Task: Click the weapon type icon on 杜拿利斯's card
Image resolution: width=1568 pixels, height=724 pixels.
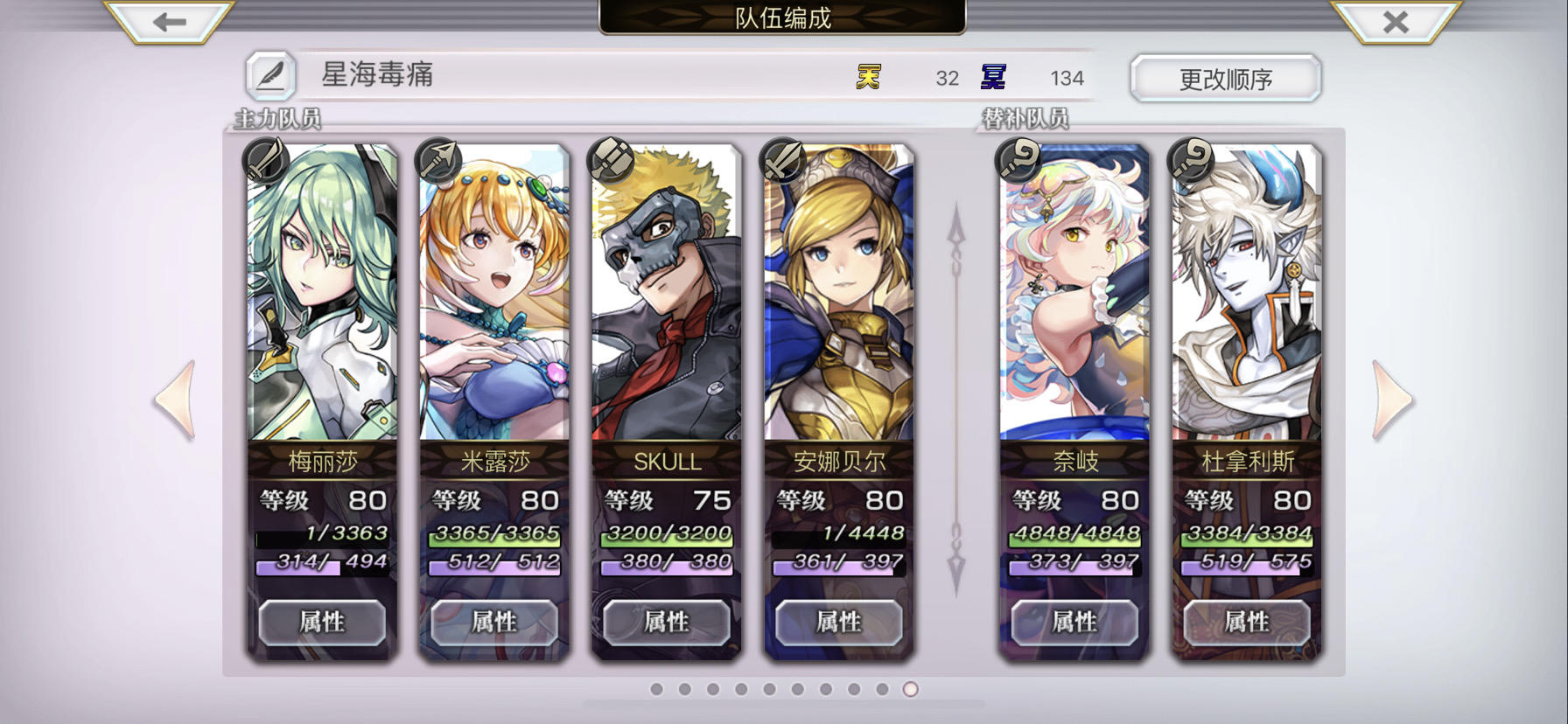Action: [1188, 159]
